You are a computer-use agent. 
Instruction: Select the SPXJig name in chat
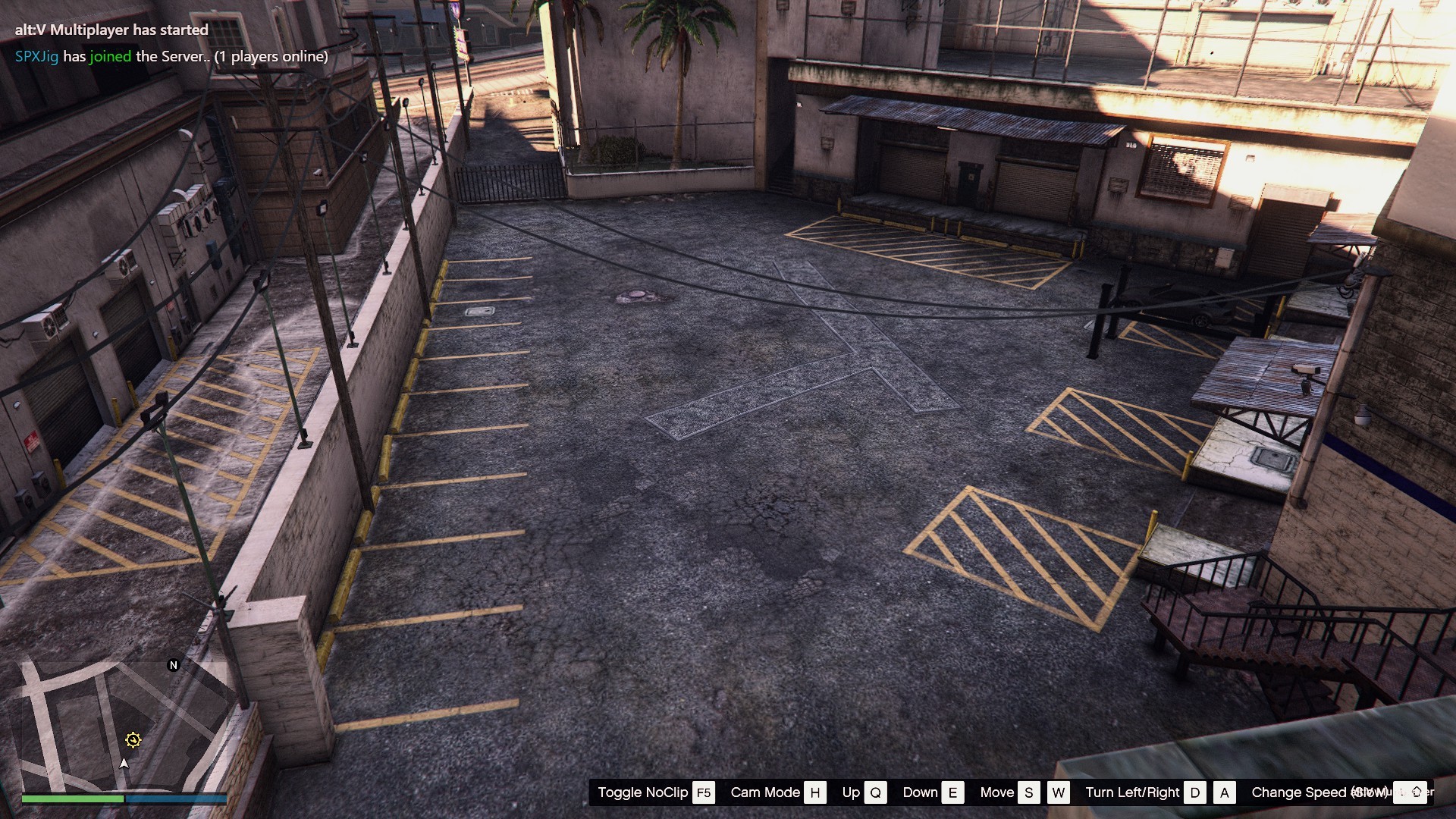pos(36,57)
